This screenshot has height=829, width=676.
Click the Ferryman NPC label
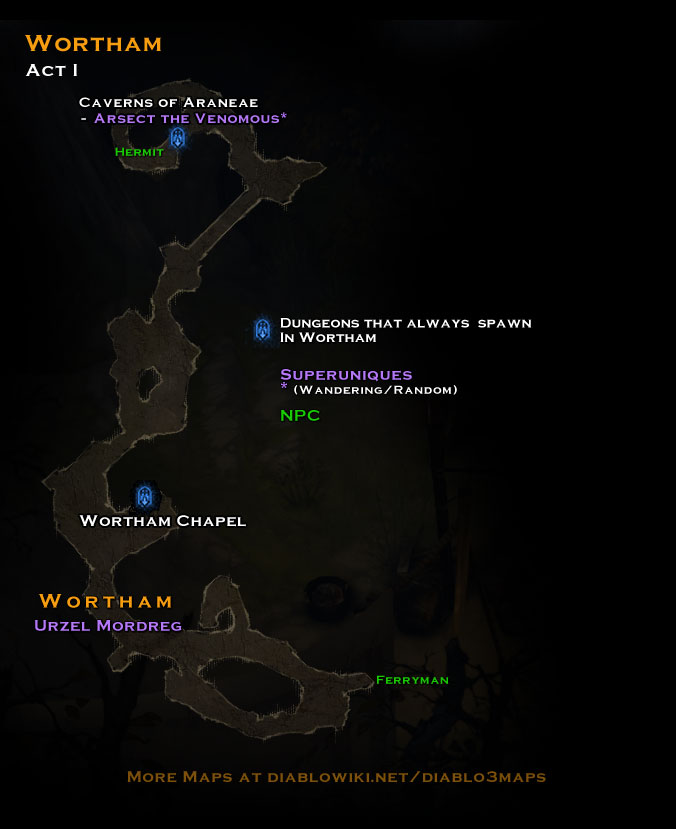click(412, 680)
